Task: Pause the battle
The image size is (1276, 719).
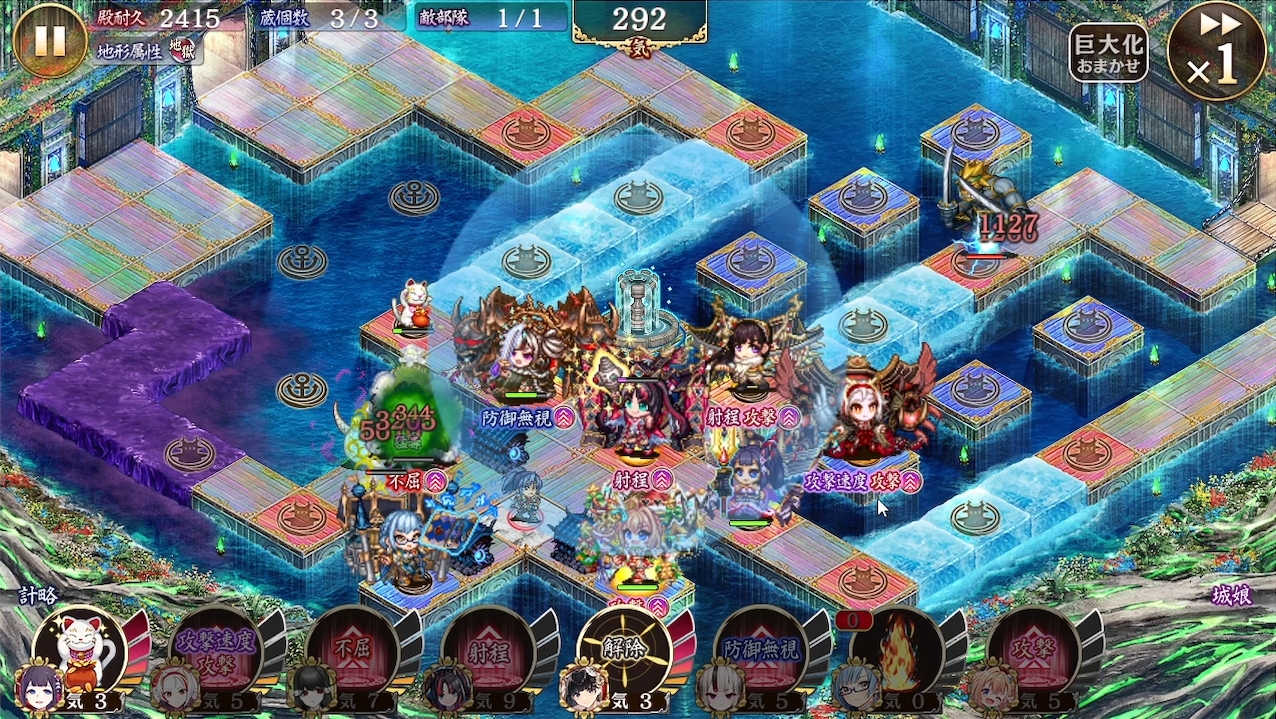Action: 48,40
